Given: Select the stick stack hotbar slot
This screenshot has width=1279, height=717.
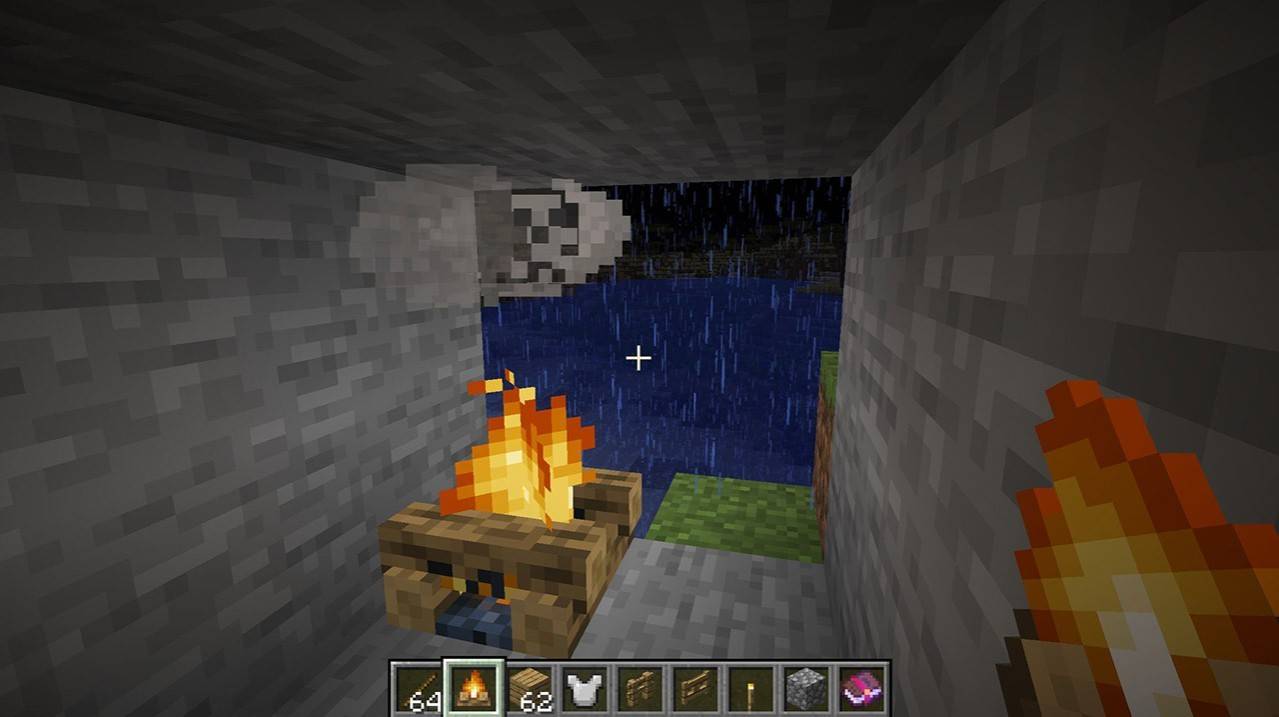Looking at the screenshot, I should click(417, 689).
